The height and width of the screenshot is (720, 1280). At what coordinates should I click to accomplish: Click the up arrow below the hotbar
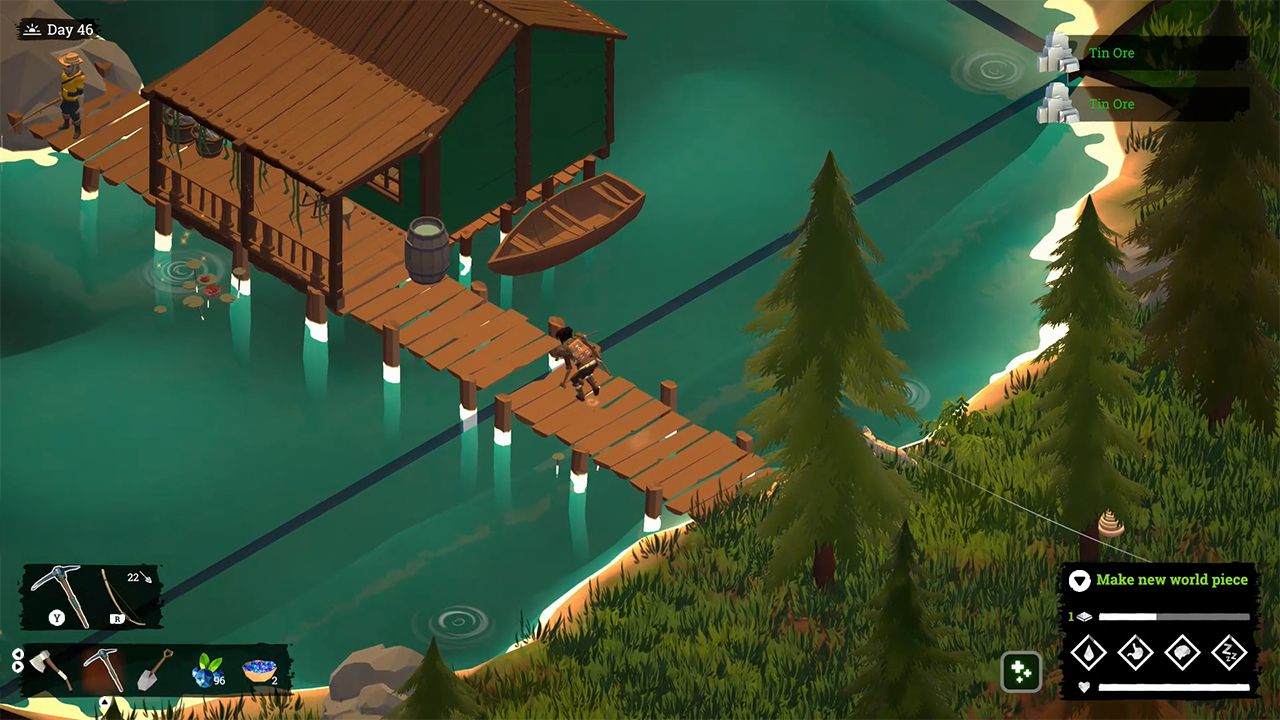click(104, 701)
